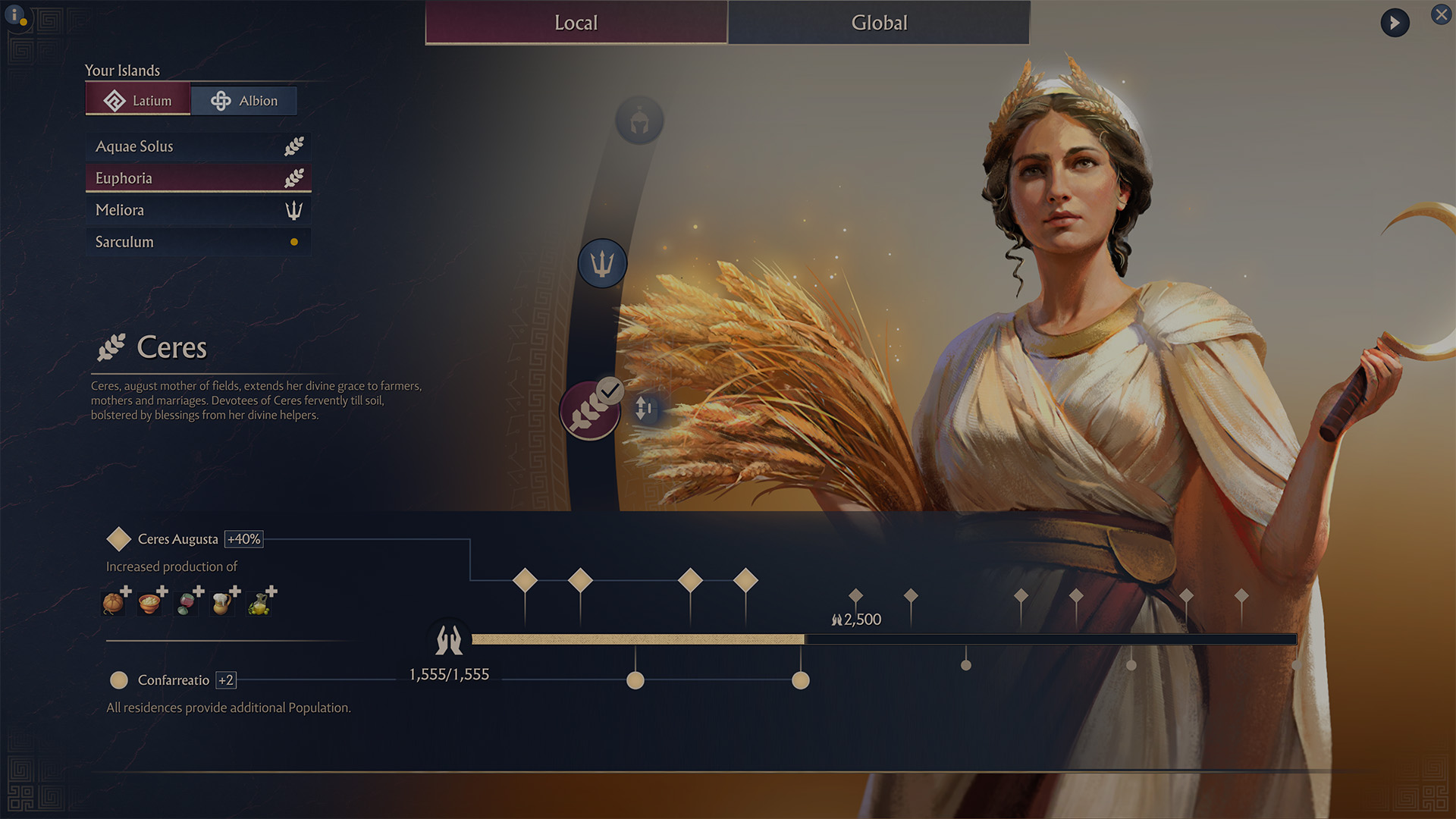
Task: Select the helmet deity on the wheel
Action: (x=639, y=121)
